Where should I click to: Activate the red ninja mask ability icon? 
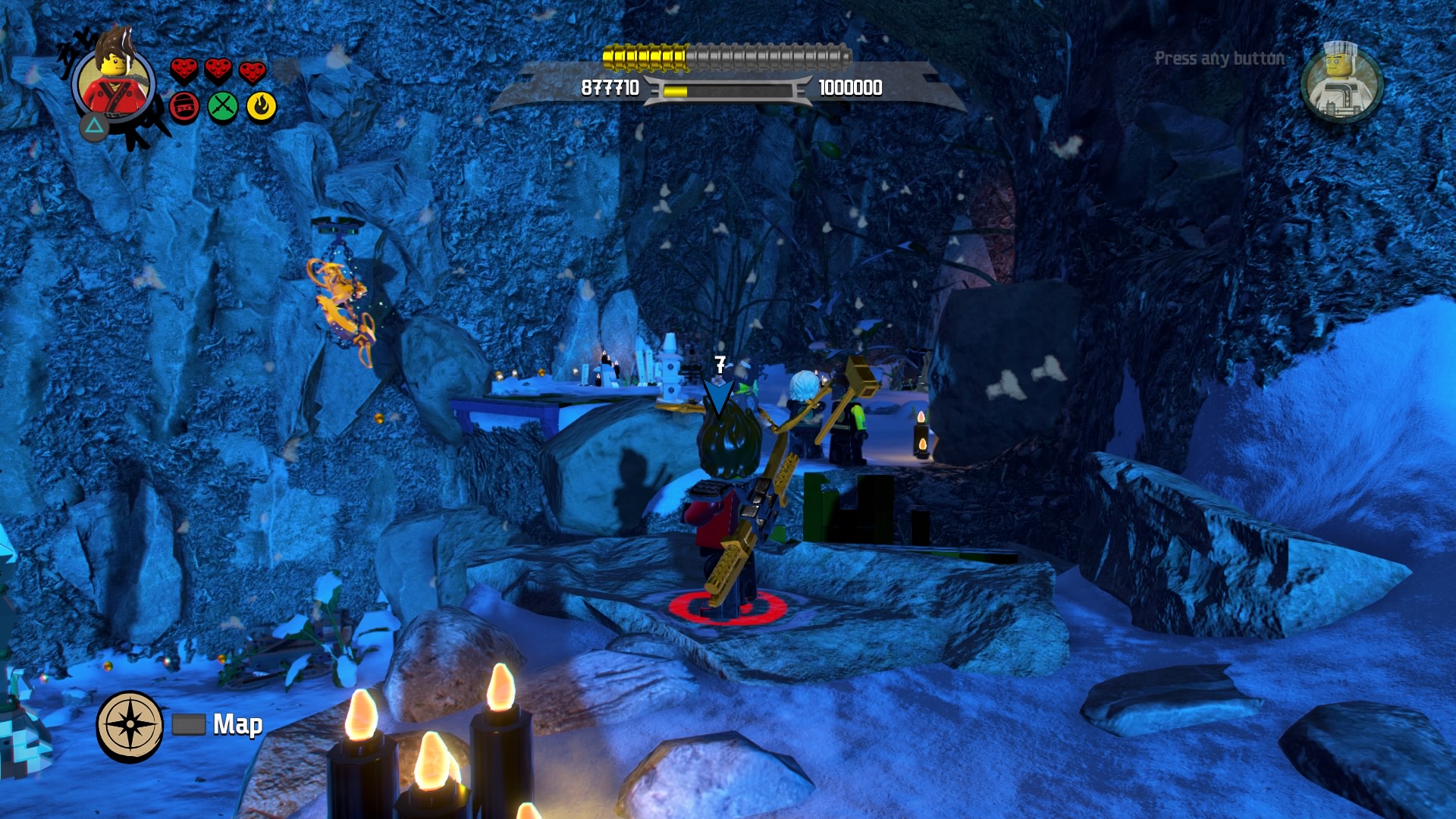tap(184, 107)
